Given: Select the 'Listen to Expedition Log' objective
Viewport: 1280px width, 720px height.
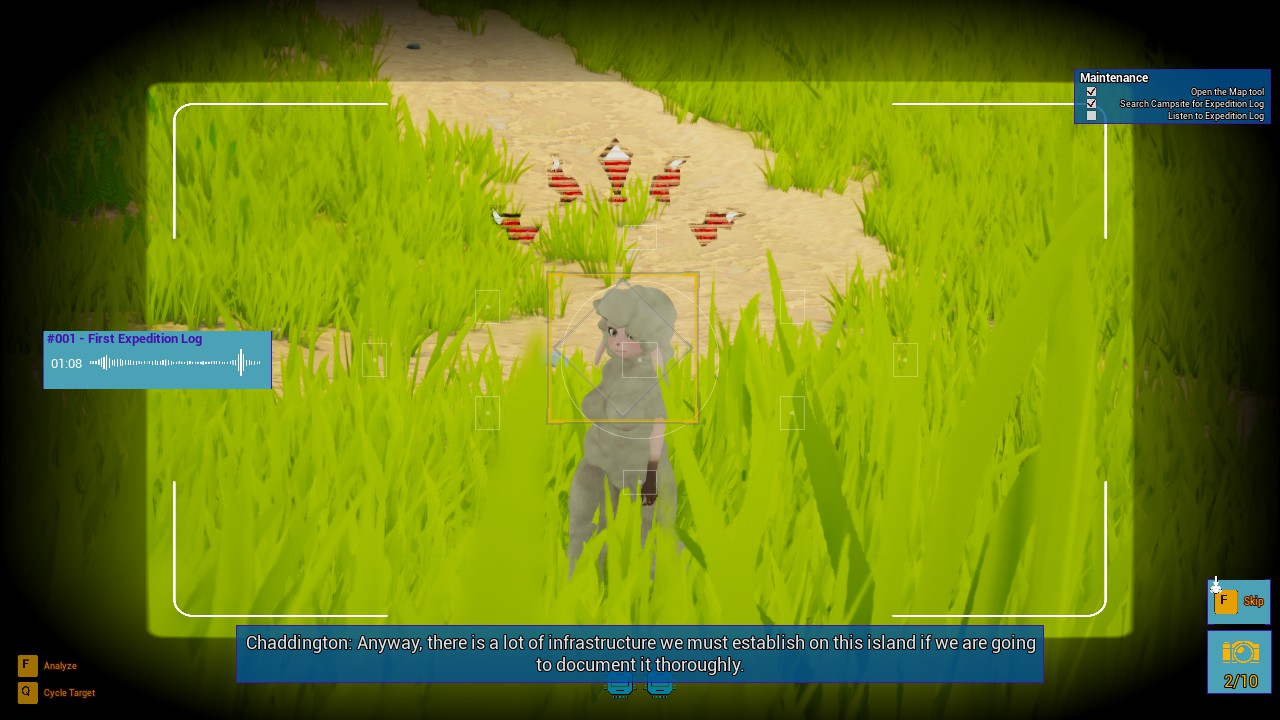Looking at the screenshot, I should [x=1215, y=116].
